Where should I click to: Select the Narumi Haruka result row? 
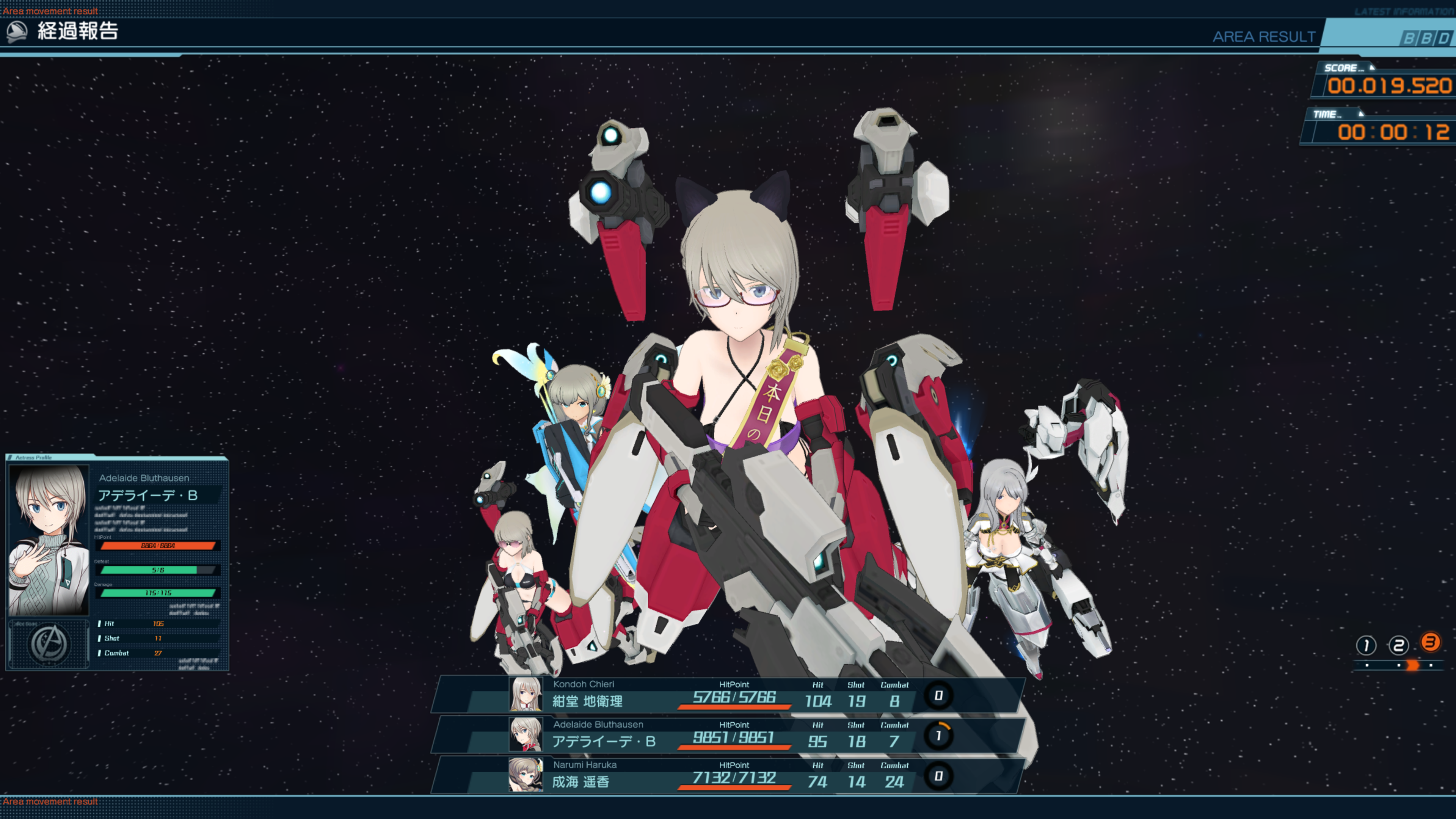(729, 775)
